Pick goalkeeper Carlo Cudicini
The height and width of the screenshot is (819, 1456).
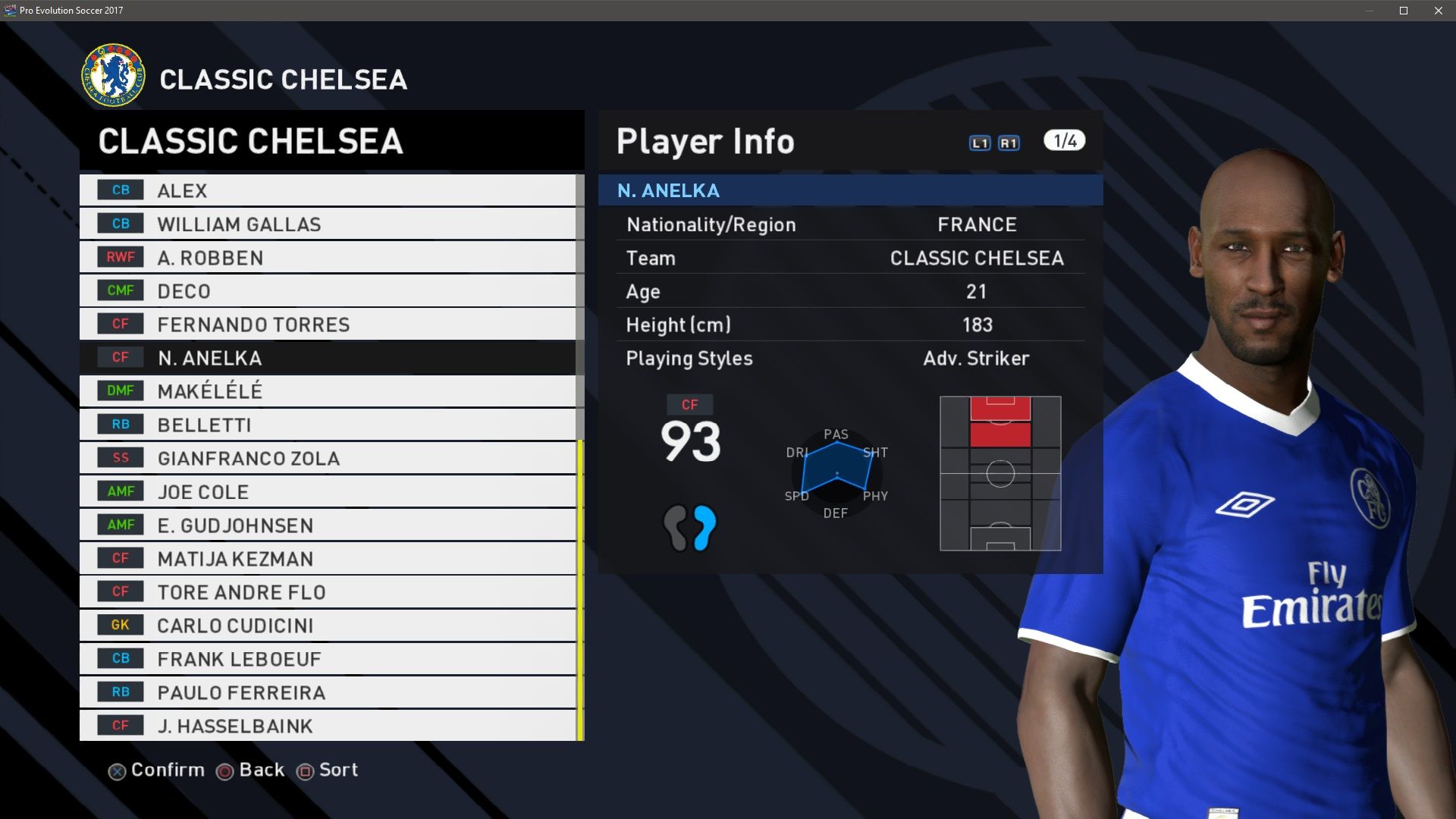tap(328, 625)
